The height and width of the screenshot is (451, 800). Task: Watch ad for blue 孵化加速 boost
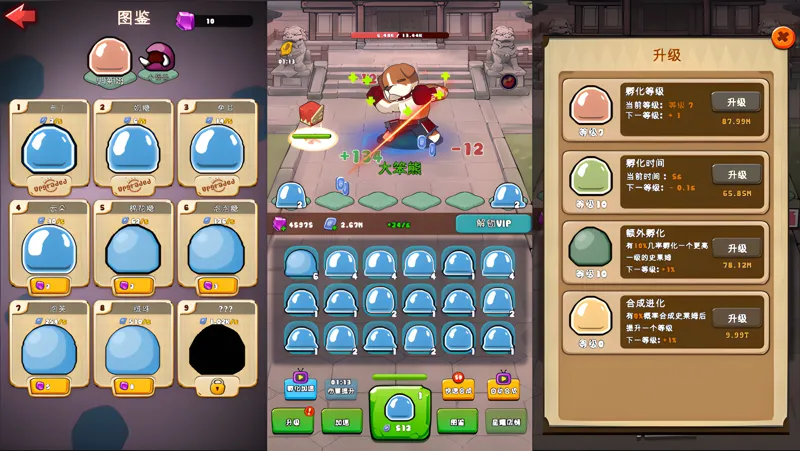pyautogui.click(x=301, y=388)
